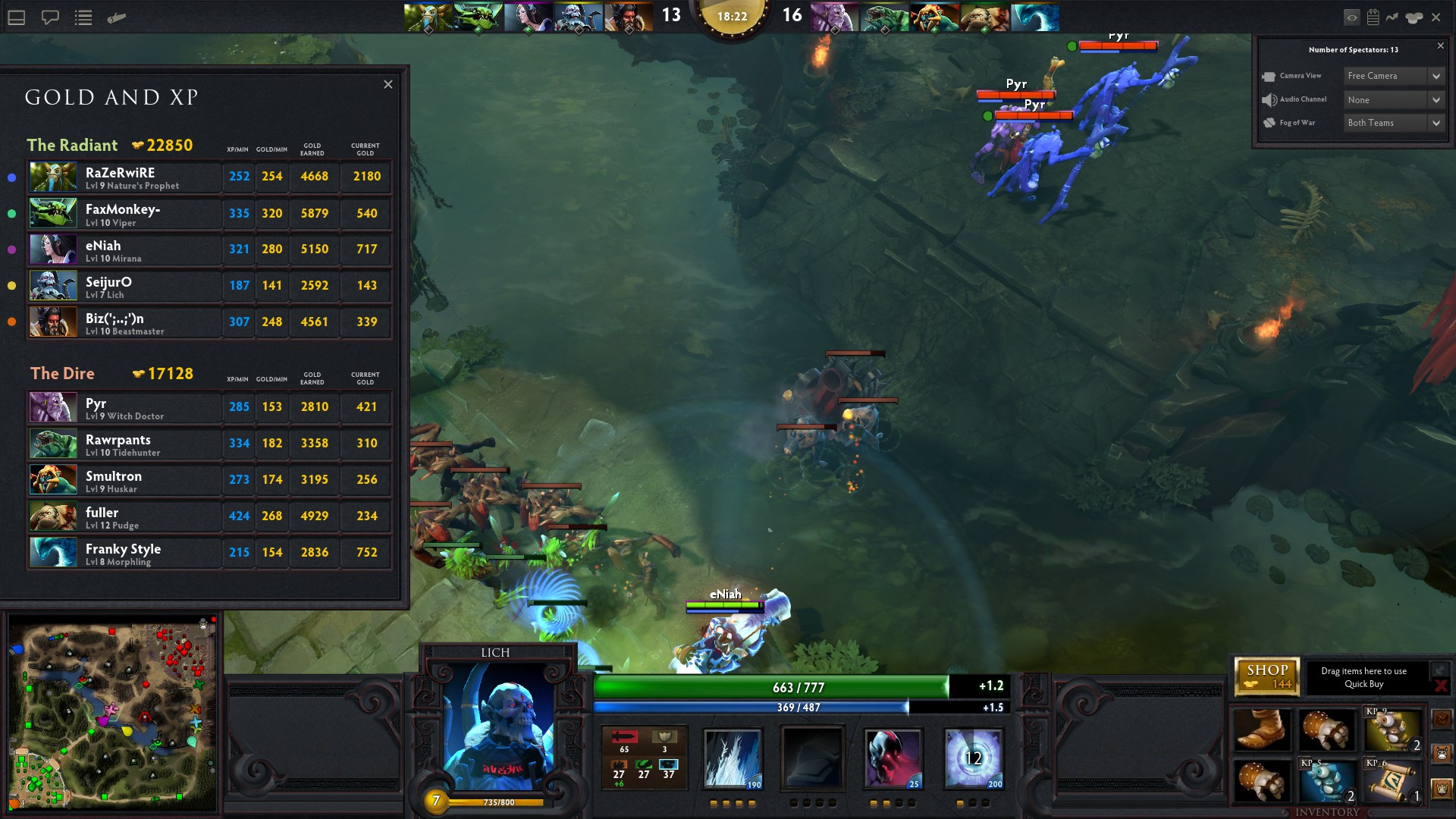Open the Shop button

pyautogui.click(x=1267, y=676)
